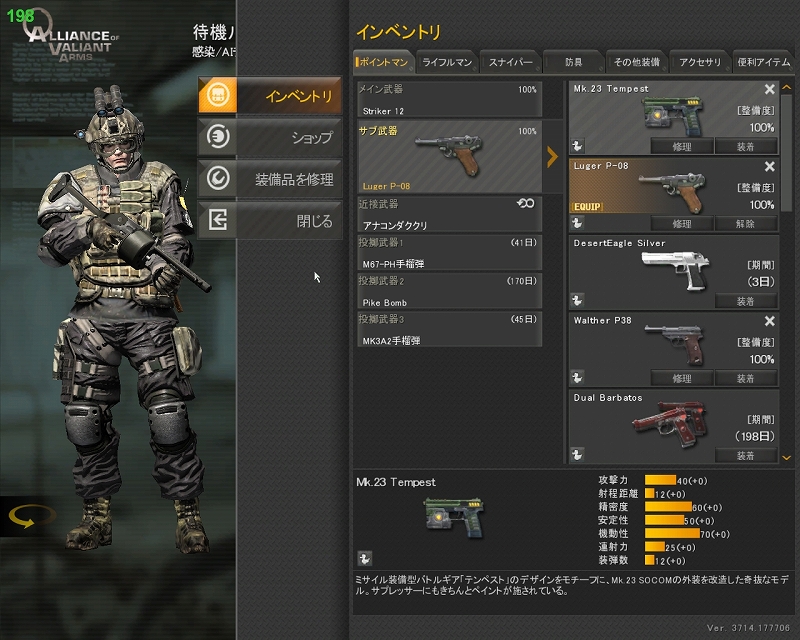
Task: Select the MK3A2手榴弾 throwable slot
Action: tap(448, 329)
